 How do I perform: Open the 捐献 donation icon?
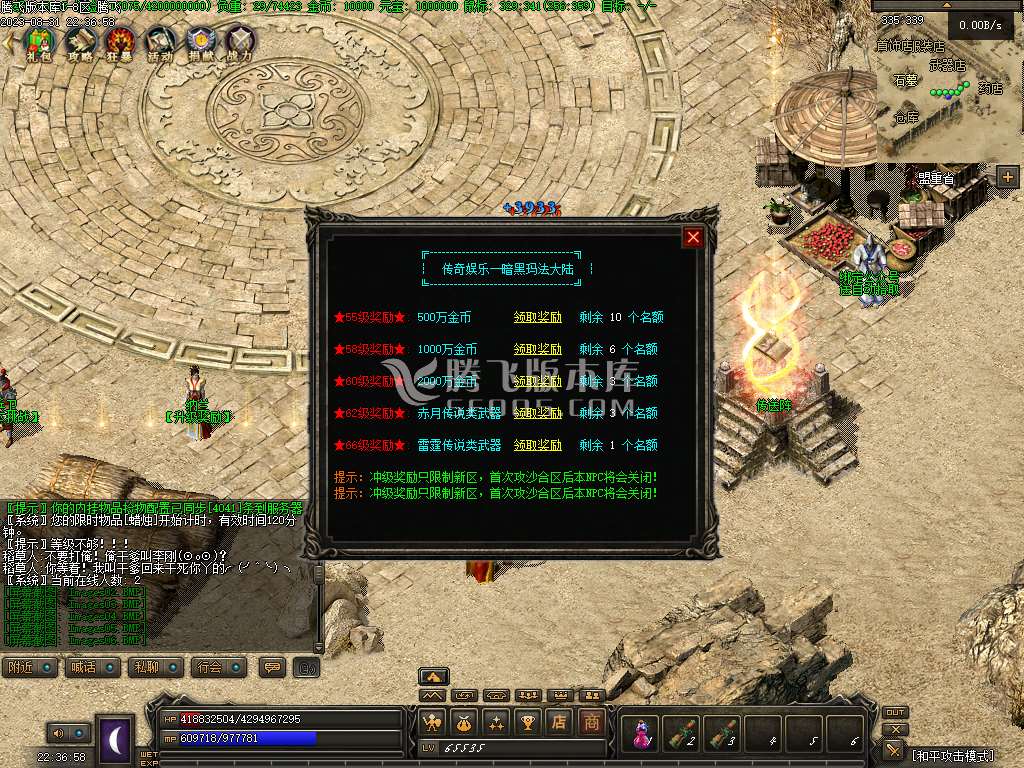click(201, 42)
